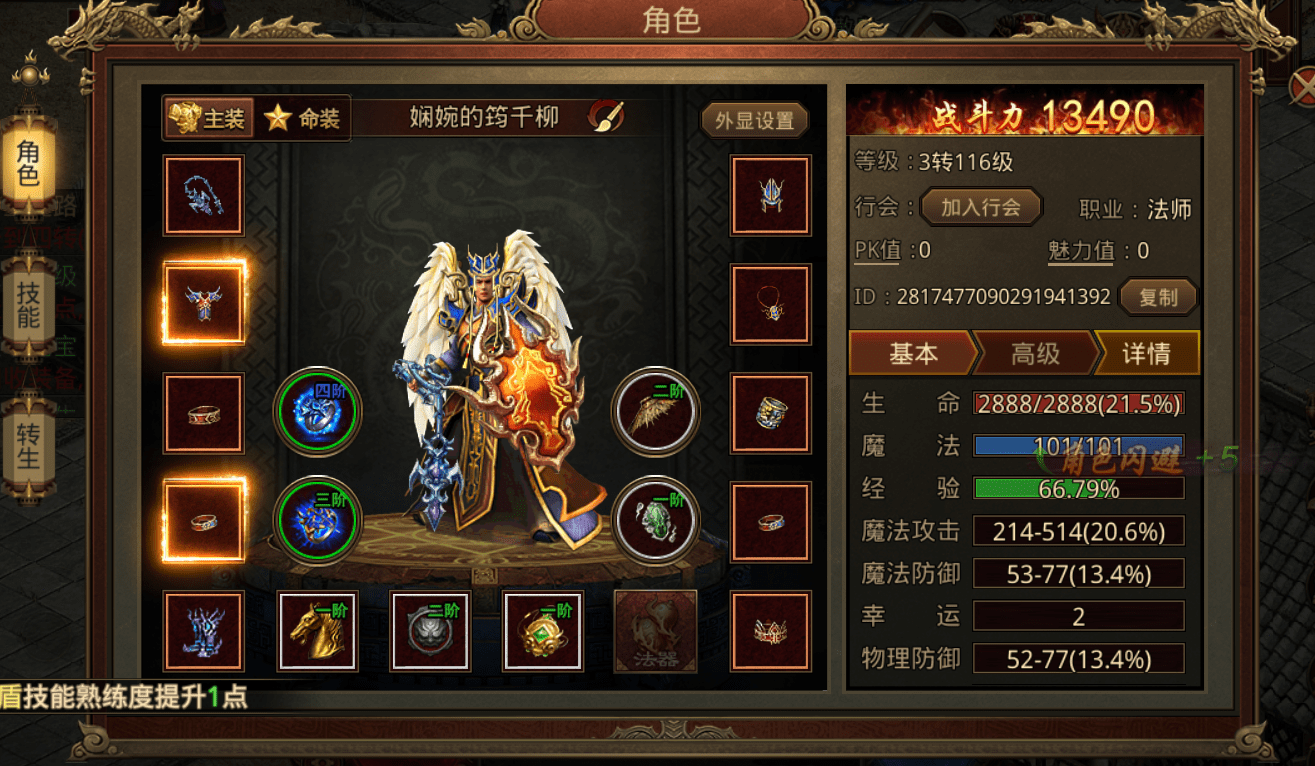The height and width of the screenshot is (766, 1315).
Task: Select the 四阶 blue orb slot
Action: pos(318,410)
